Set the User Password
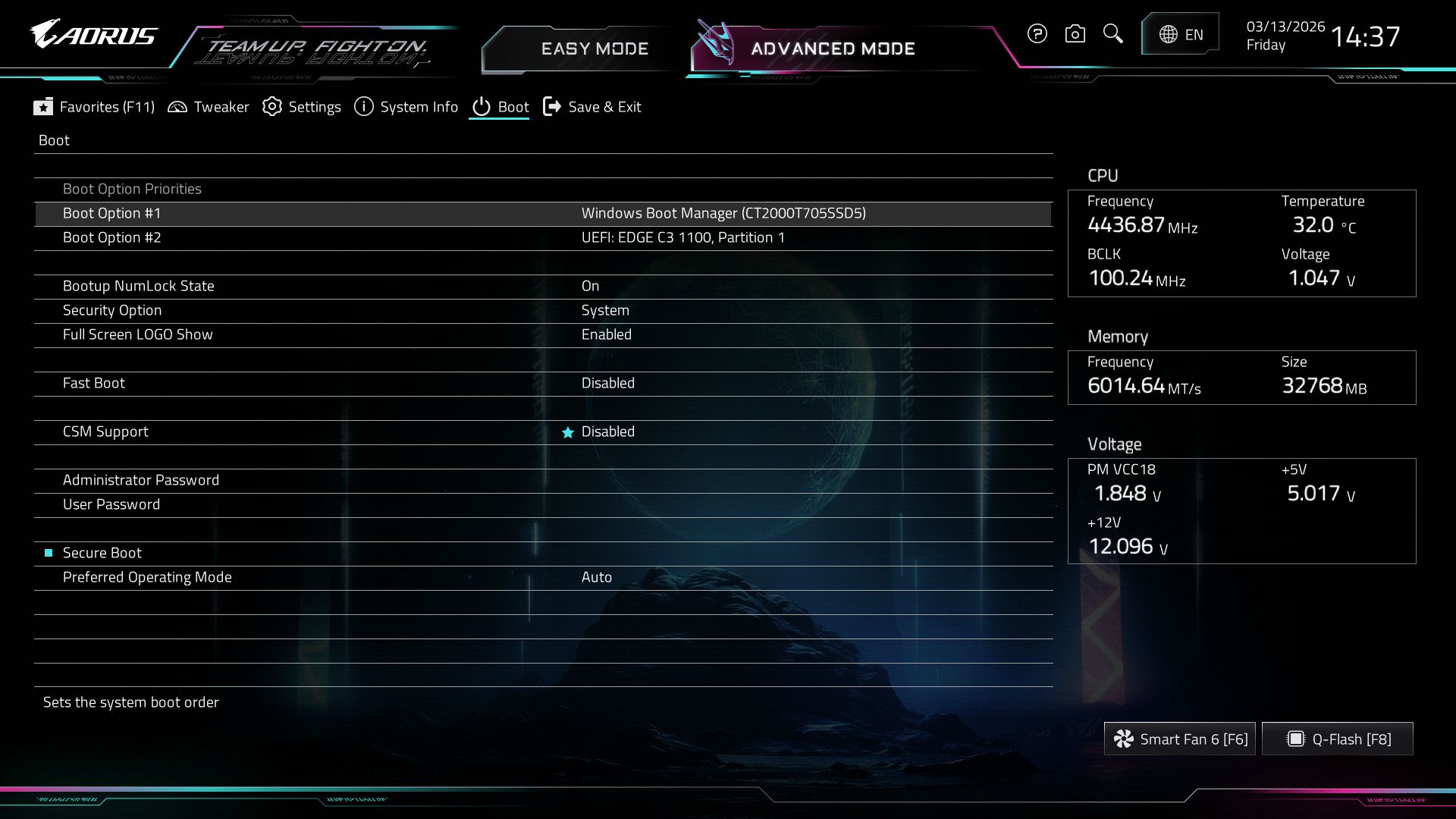 click(111, 504)
